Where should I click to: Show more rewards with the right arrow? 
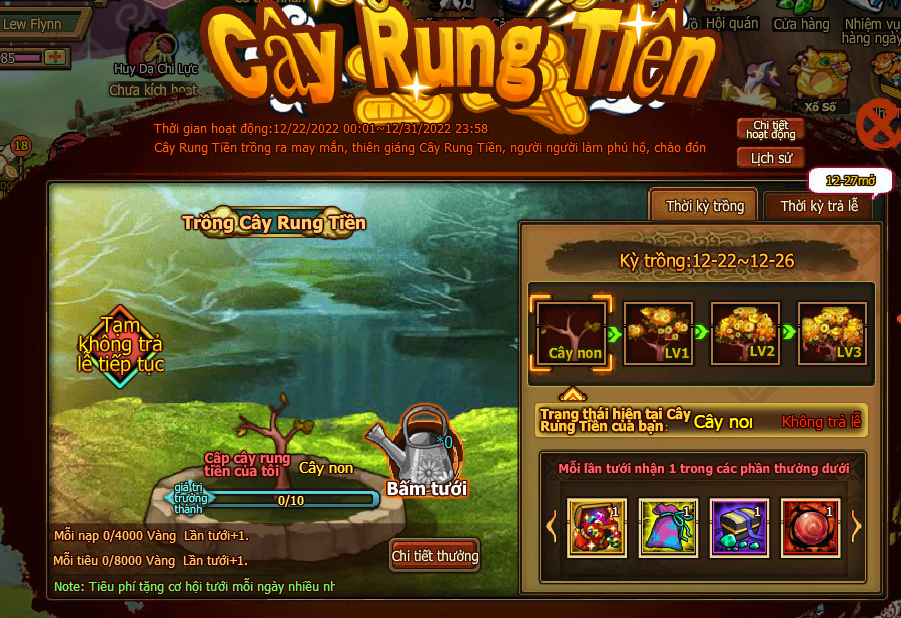point(855,526)
